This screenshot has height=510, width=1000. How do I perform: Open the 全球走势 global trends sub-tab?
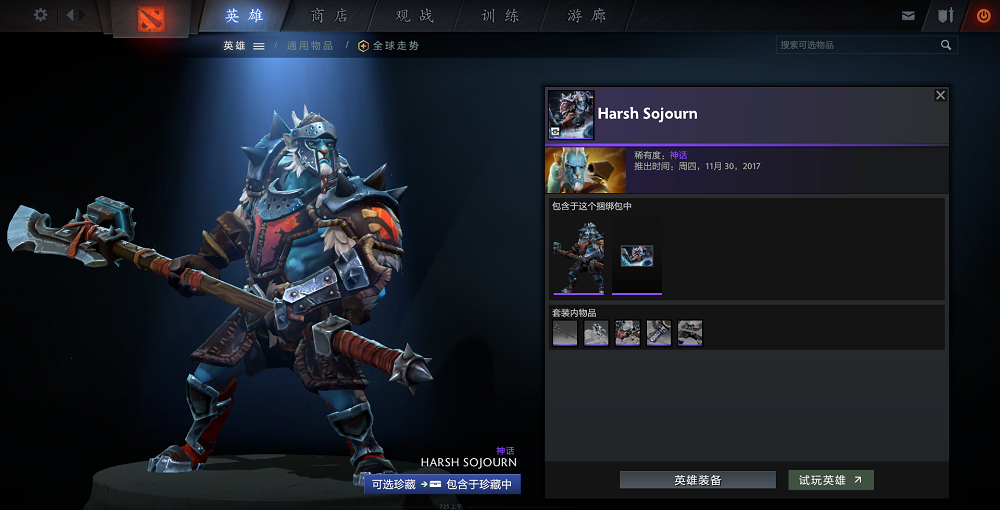tap(389, 46)
